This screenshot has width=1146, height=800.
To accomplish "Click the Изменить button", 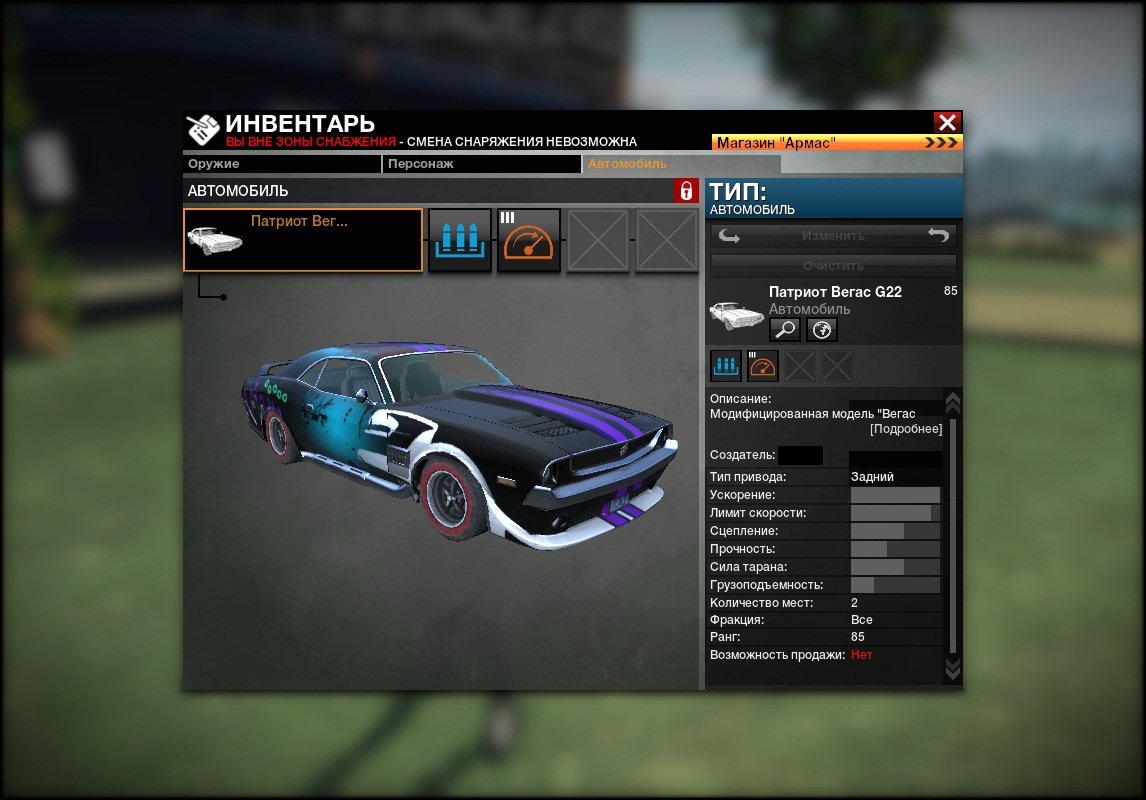I will click(x=833, y=236).
